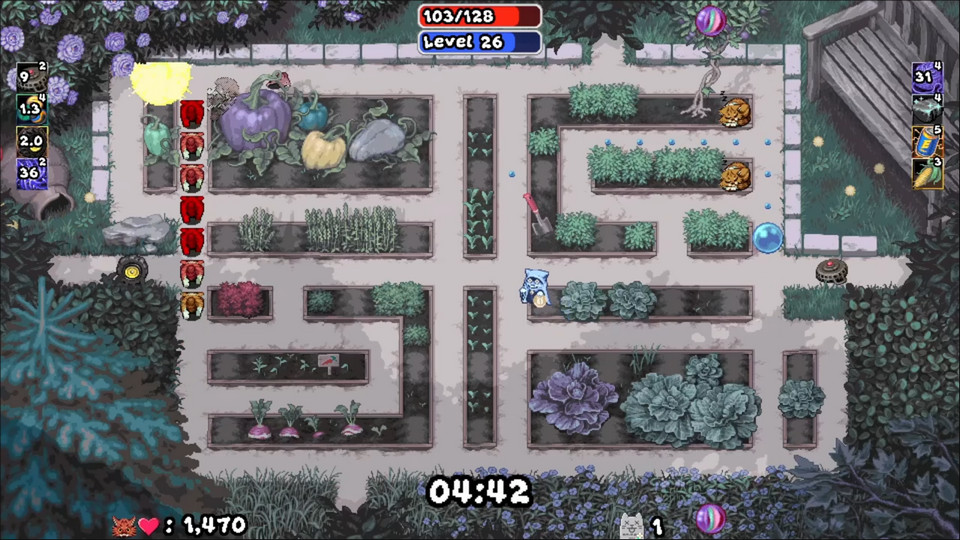Select the dark turret ability icon
The height and width of the screenshot is (540, 960).
tap(31, 76)
